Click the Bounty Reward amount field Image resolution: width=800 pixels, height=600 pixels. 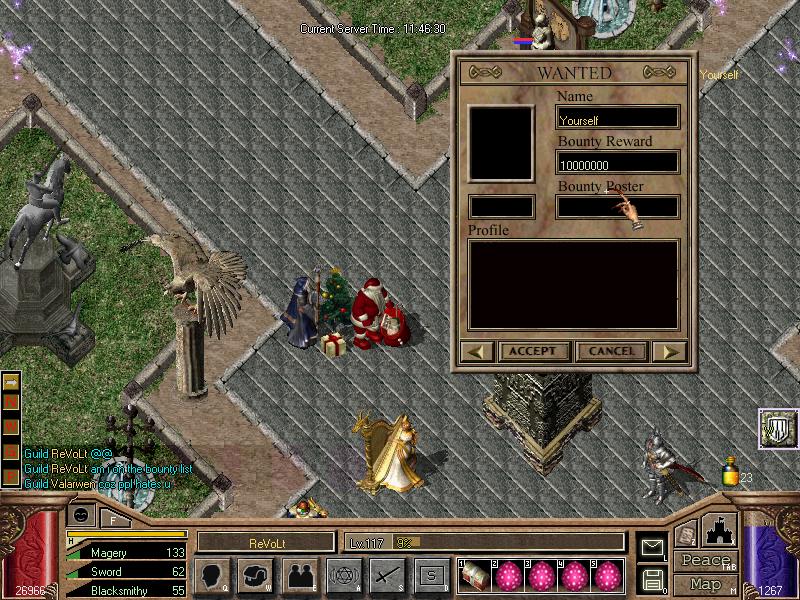(x=618, y=163)
